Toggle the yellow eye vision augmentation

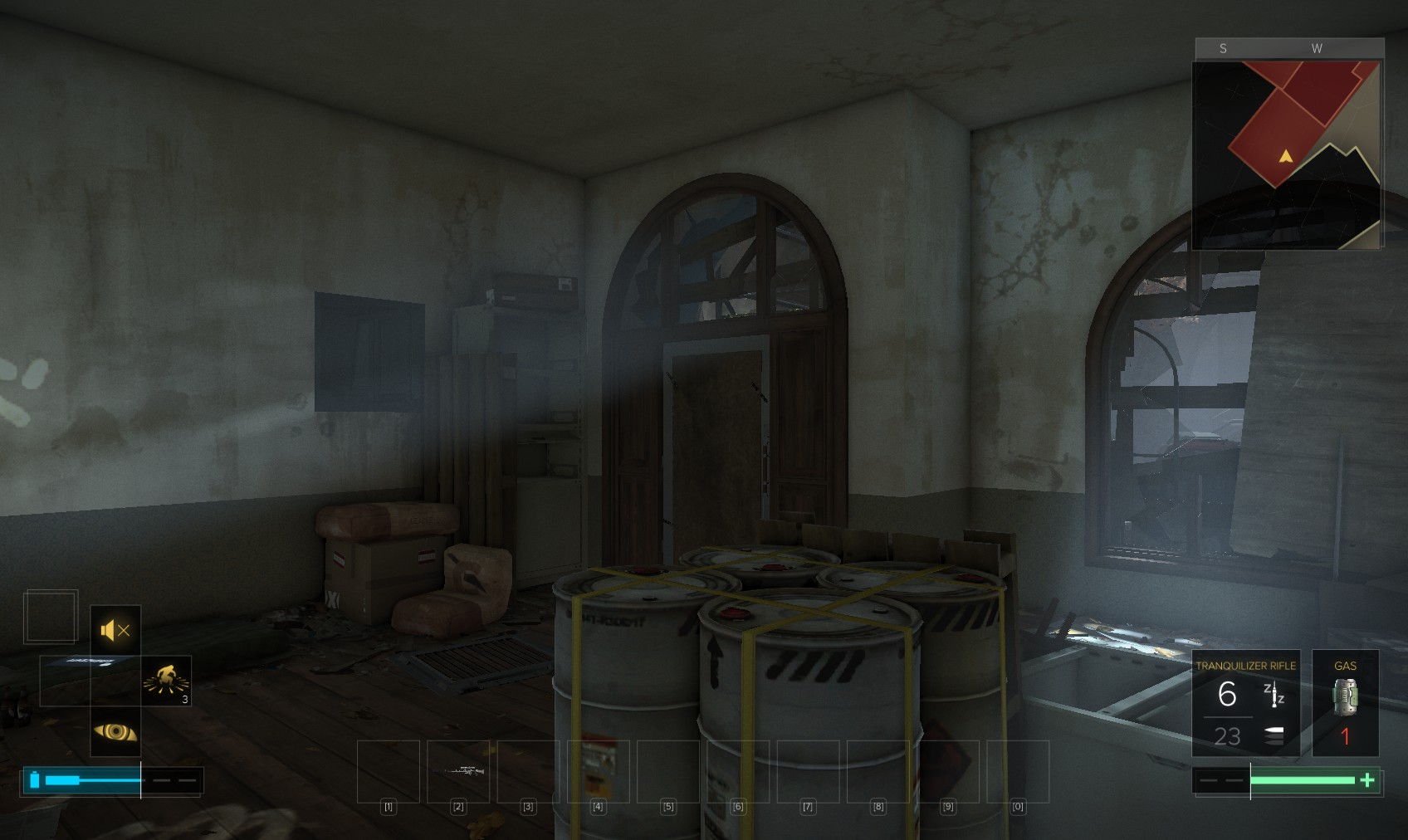[115, 731]
